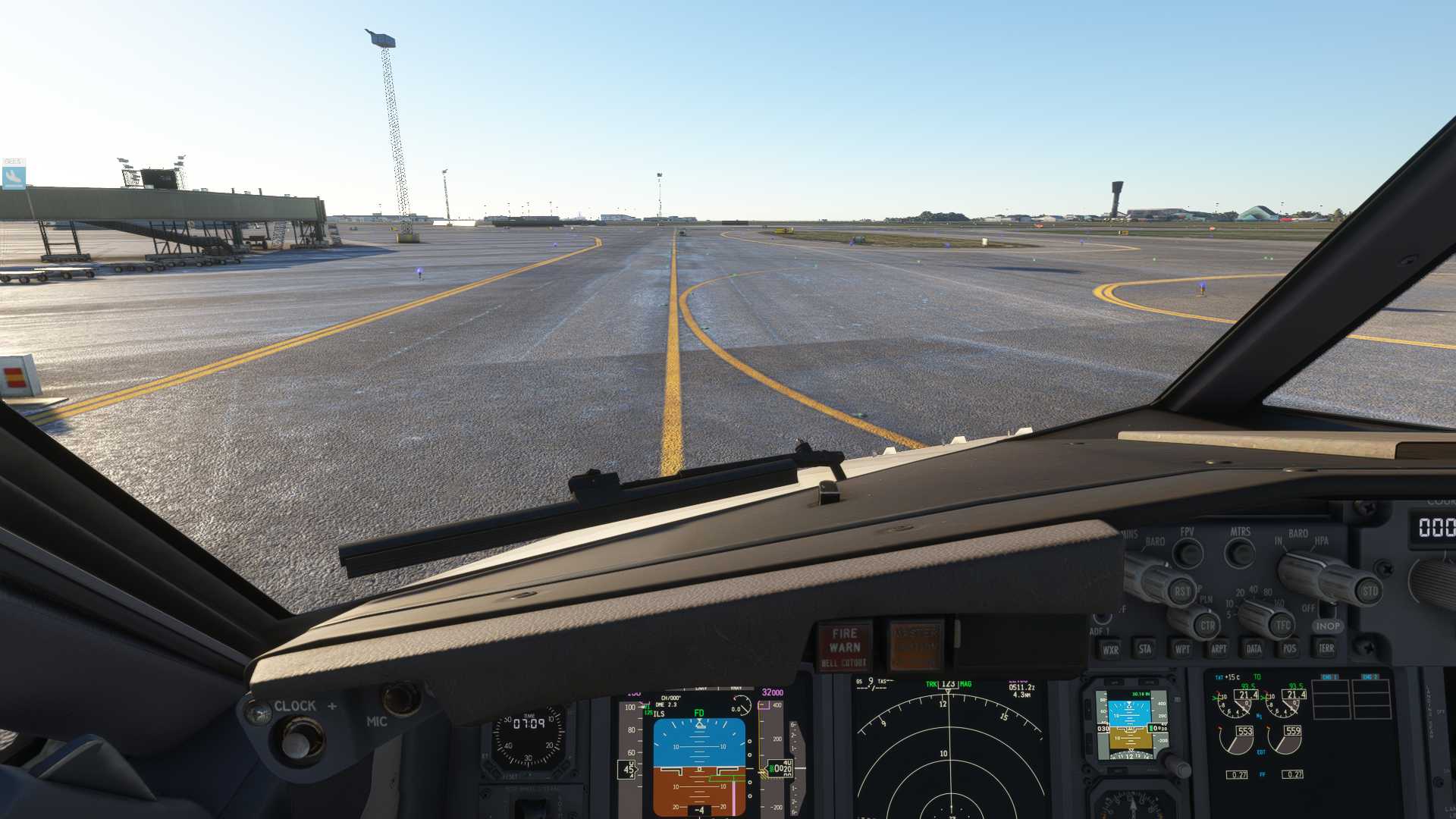Activate the POS map button
The image size is (1456, 819).
click(x=1289, y=648)
